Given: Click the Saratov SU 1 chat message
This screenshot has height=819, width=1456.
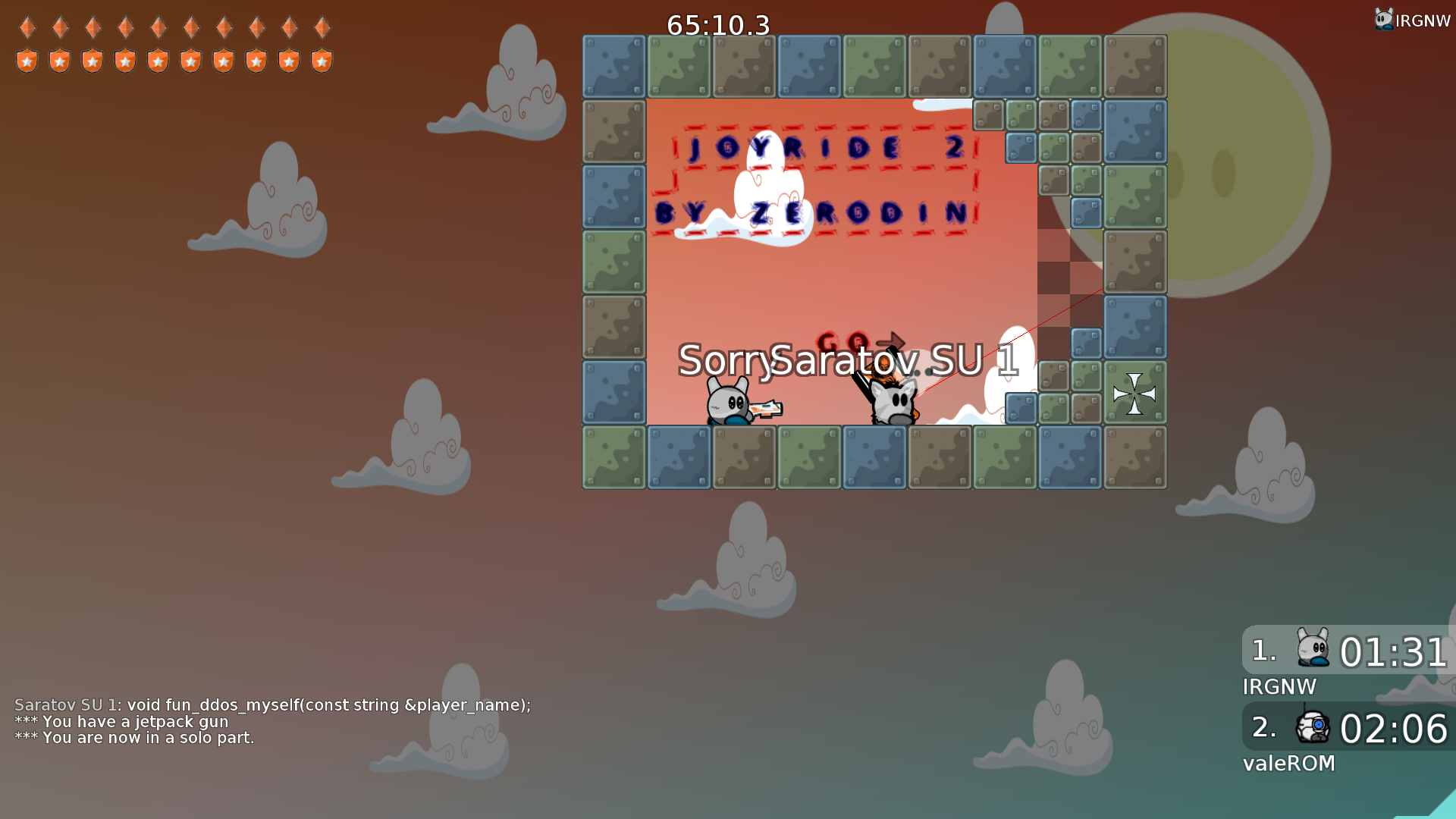Looking at the screenshot, I should [273, 704].
